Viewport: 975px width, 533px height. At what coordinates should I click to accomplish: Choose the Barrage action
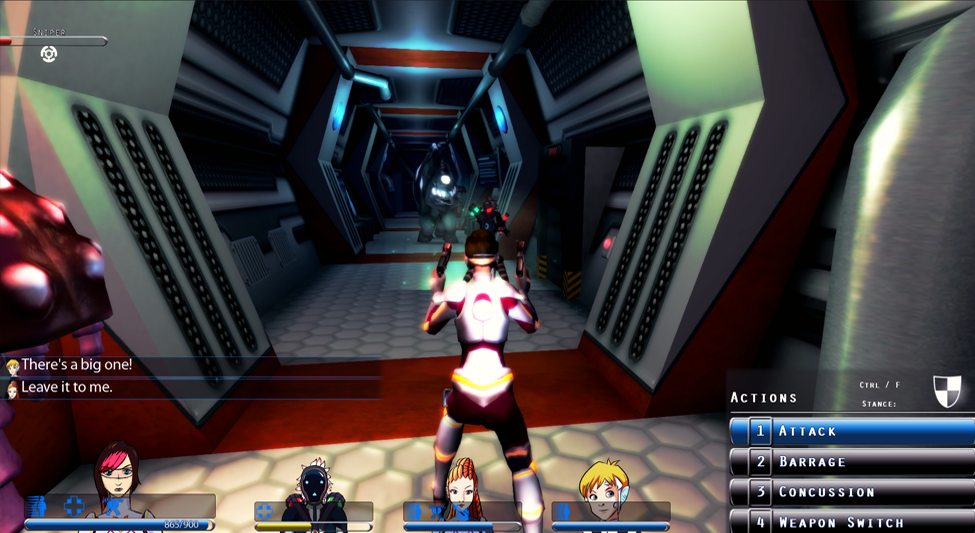click(850, 462)
